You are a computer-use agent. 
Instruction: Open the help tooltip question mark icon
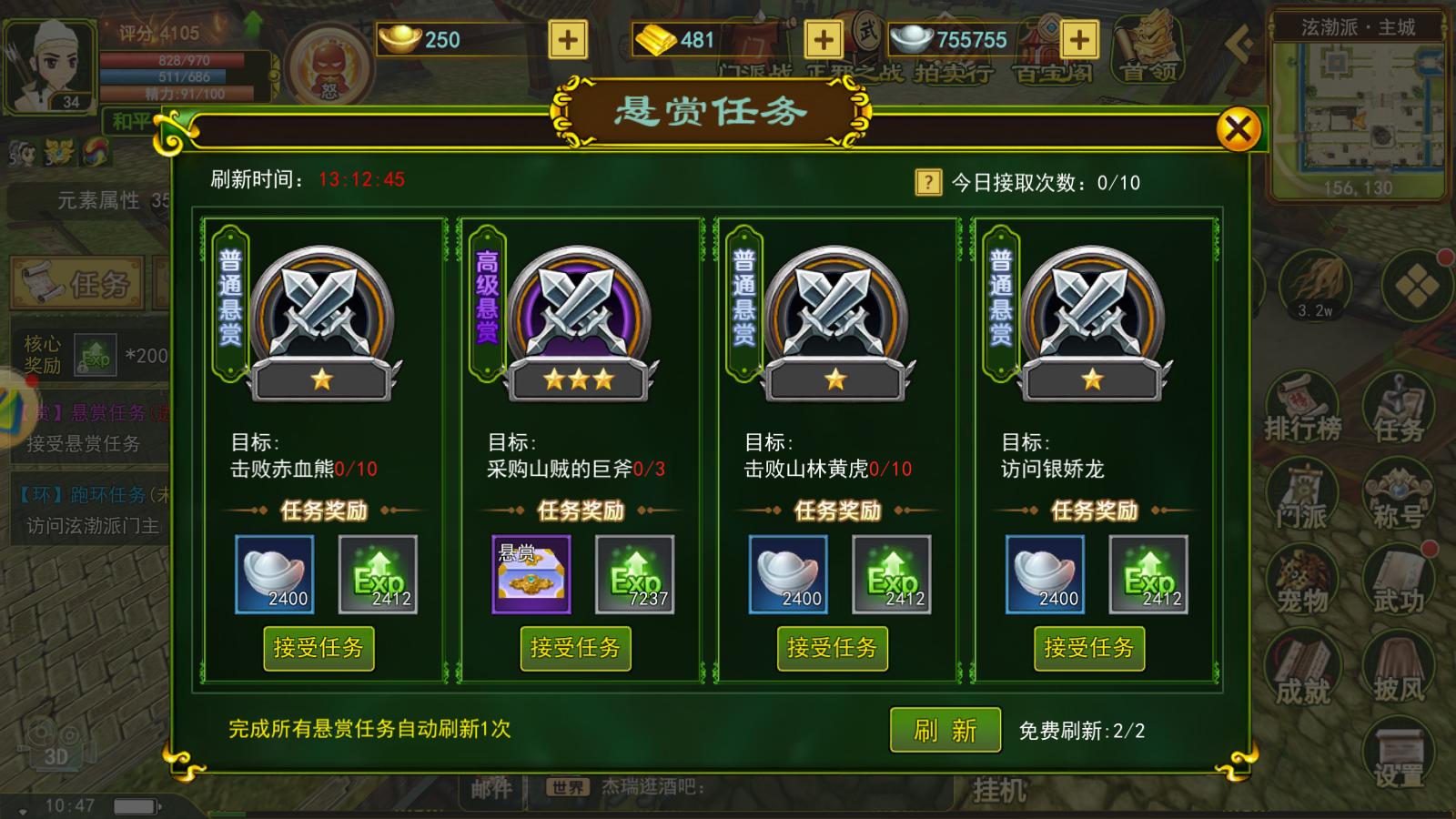(926, 181)
